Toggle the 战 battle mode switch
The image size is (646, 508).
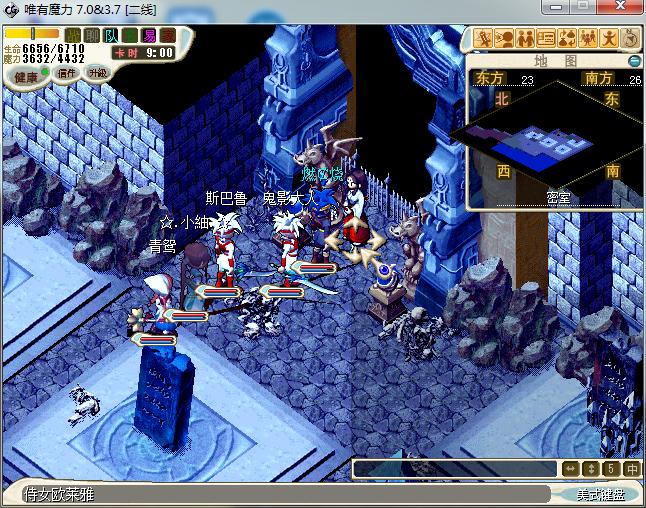click(x=73, y=36)
